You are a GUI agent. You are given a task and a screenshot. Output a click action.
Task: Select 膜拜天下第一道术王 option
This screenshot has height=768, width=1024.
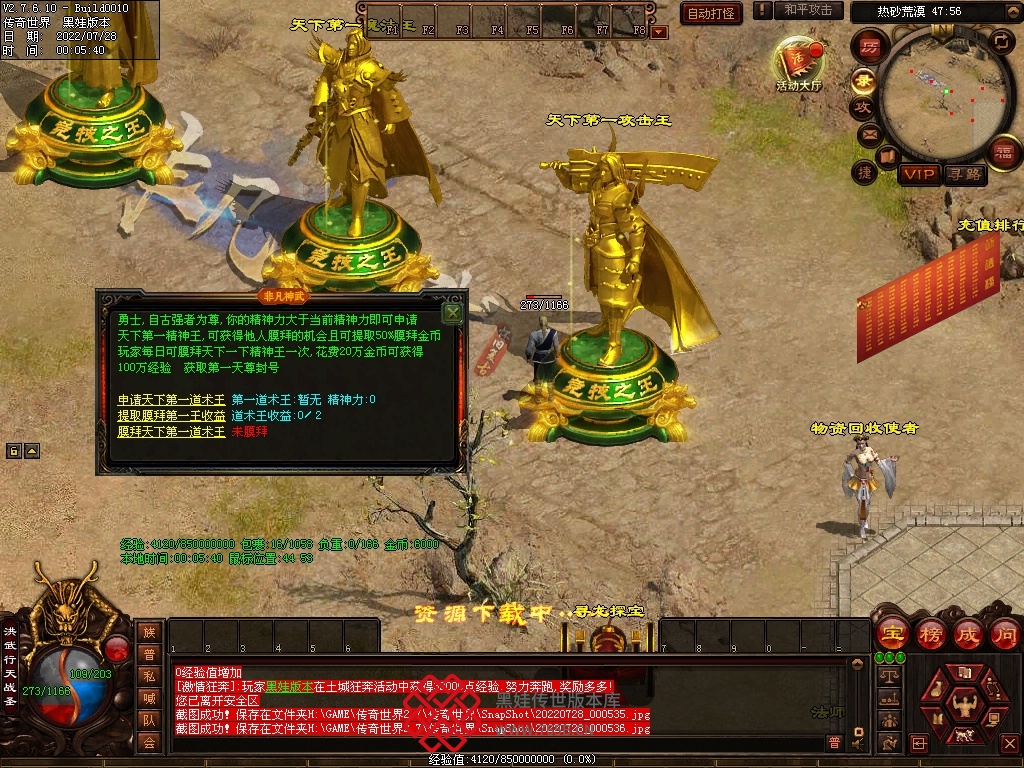tap(171, 432)
